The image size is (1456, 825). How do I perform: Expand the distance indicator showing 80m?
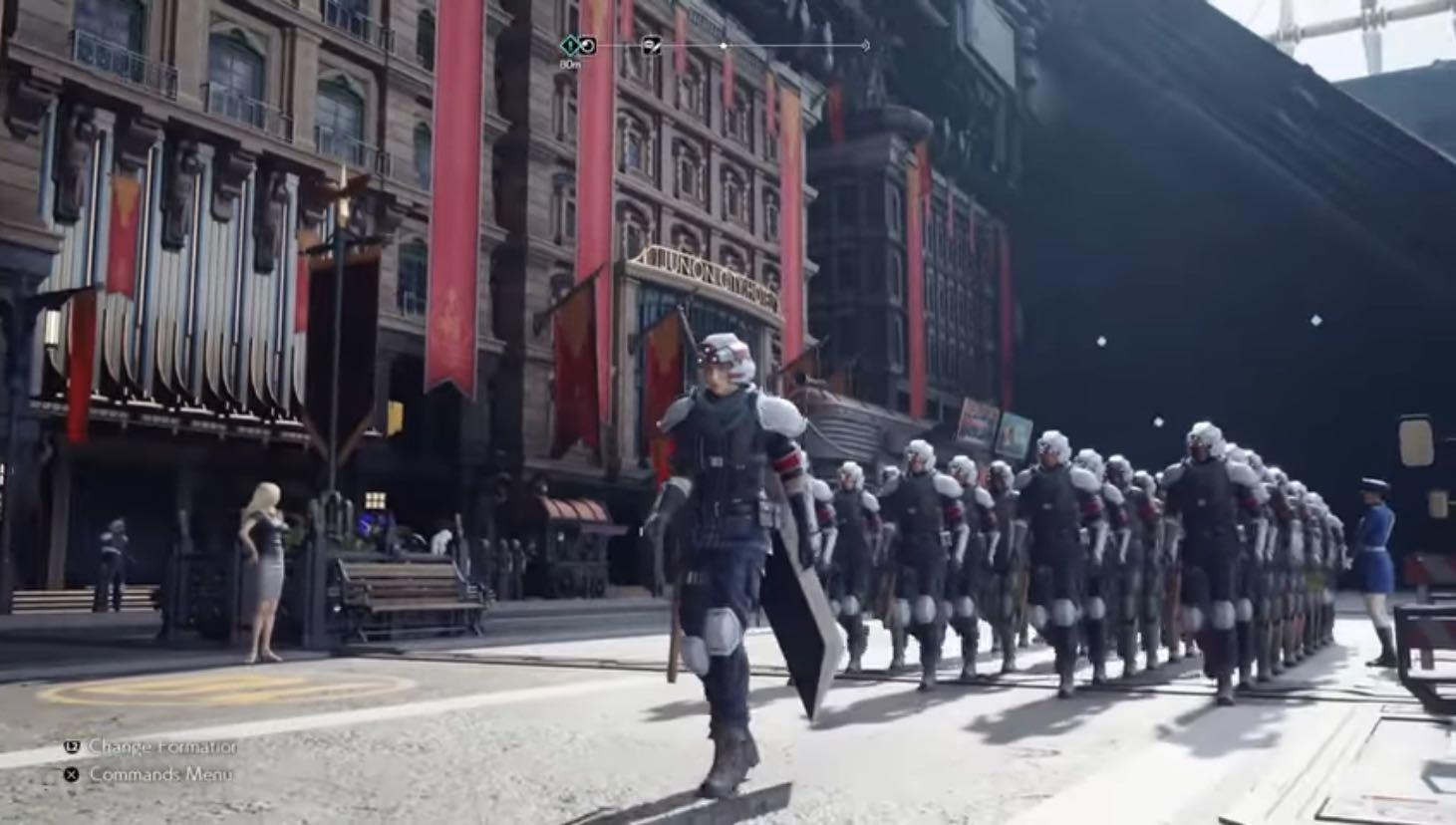point(570,62)
